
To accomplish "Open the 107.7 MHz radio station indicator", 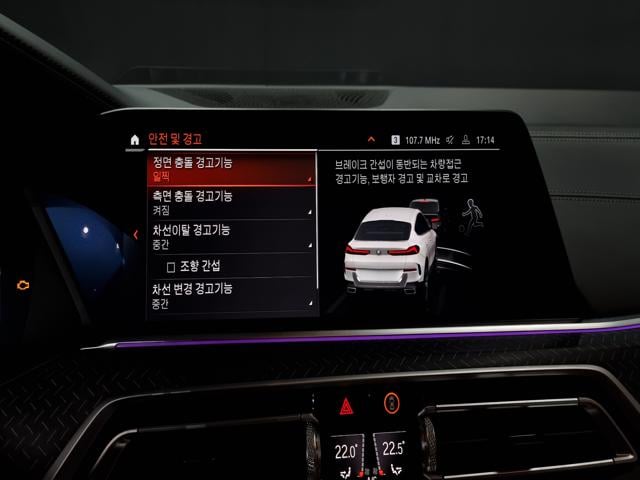I will (415, 140).
